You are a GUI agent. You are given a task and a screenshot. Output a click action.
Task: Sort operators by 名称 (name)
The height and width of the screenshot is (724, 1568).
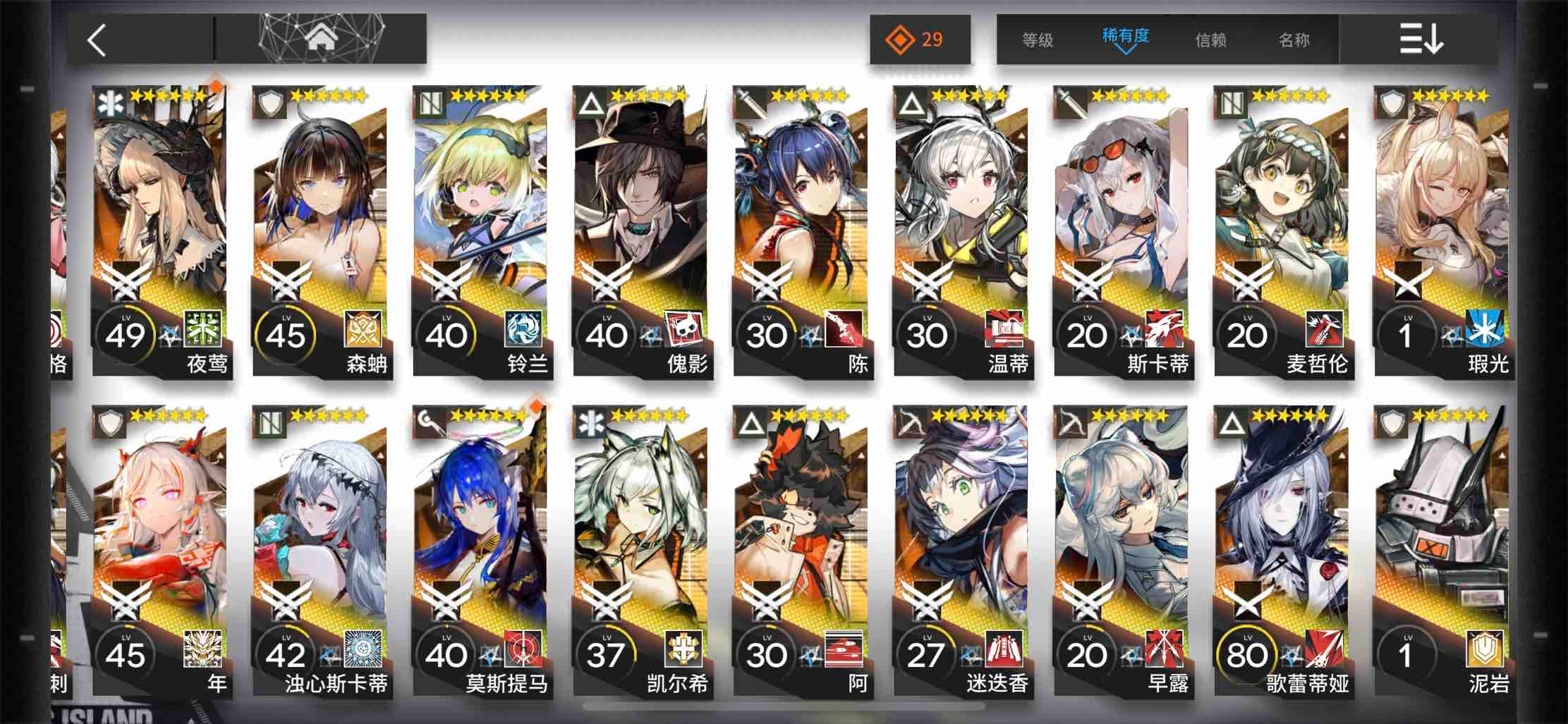(1294, 40)
